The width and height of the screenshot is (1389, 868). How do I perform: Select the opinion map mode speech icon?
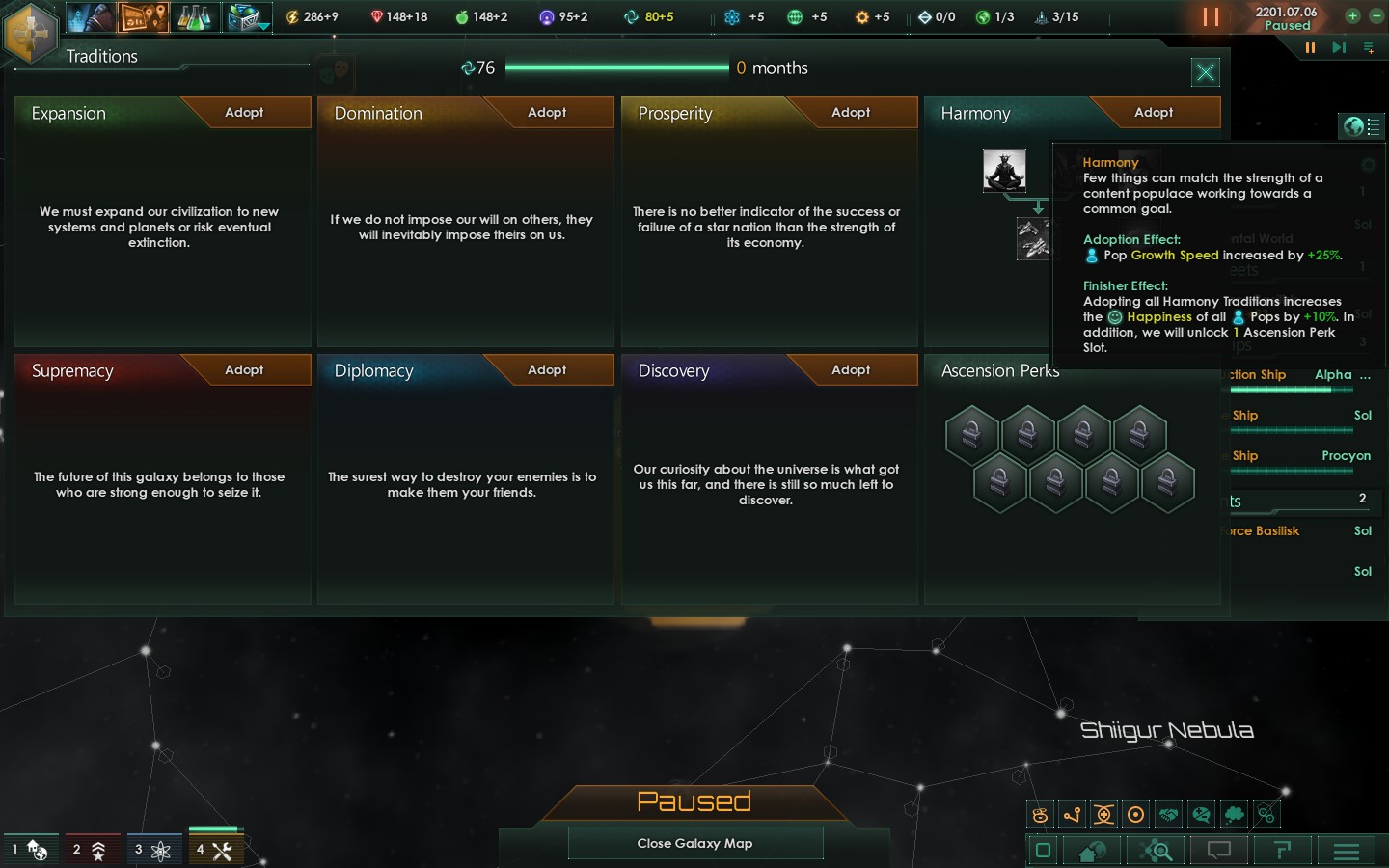click(1202, 815)
